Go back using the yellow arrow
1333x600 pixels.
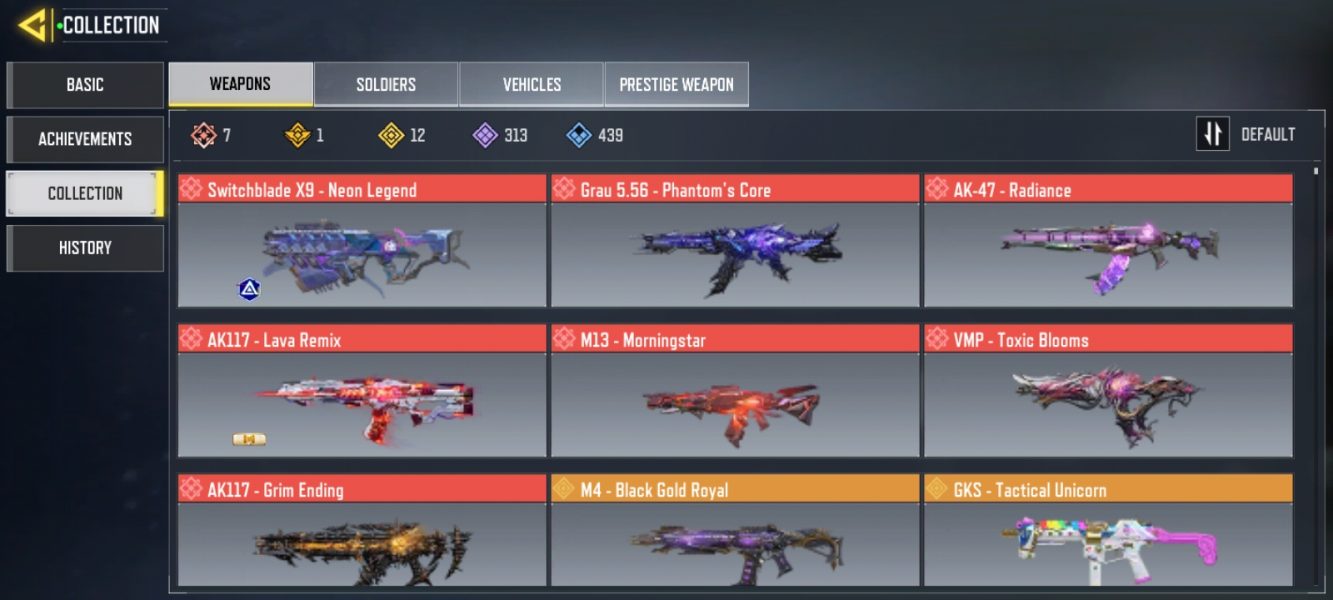point(34,25)
